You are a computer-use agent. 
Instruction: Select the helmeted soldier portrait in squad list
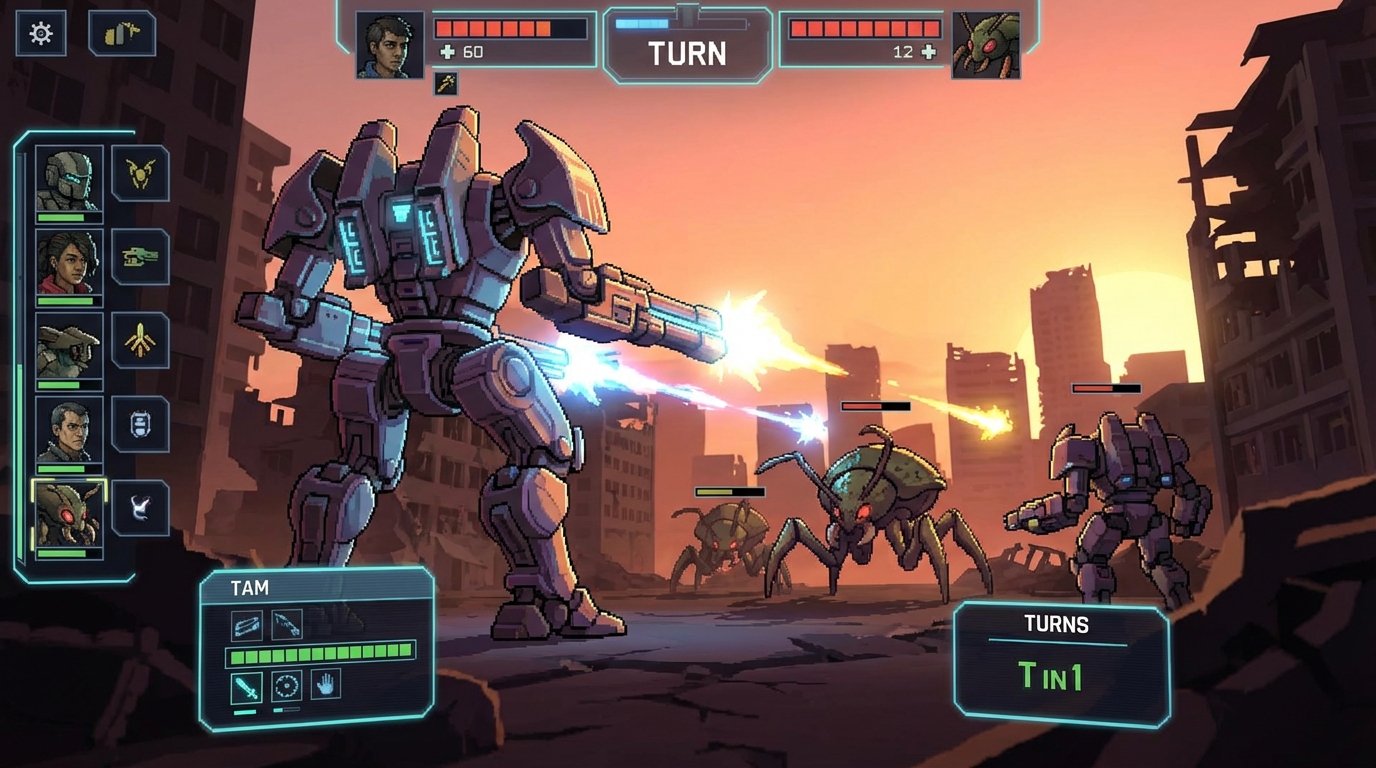[69, 179]
